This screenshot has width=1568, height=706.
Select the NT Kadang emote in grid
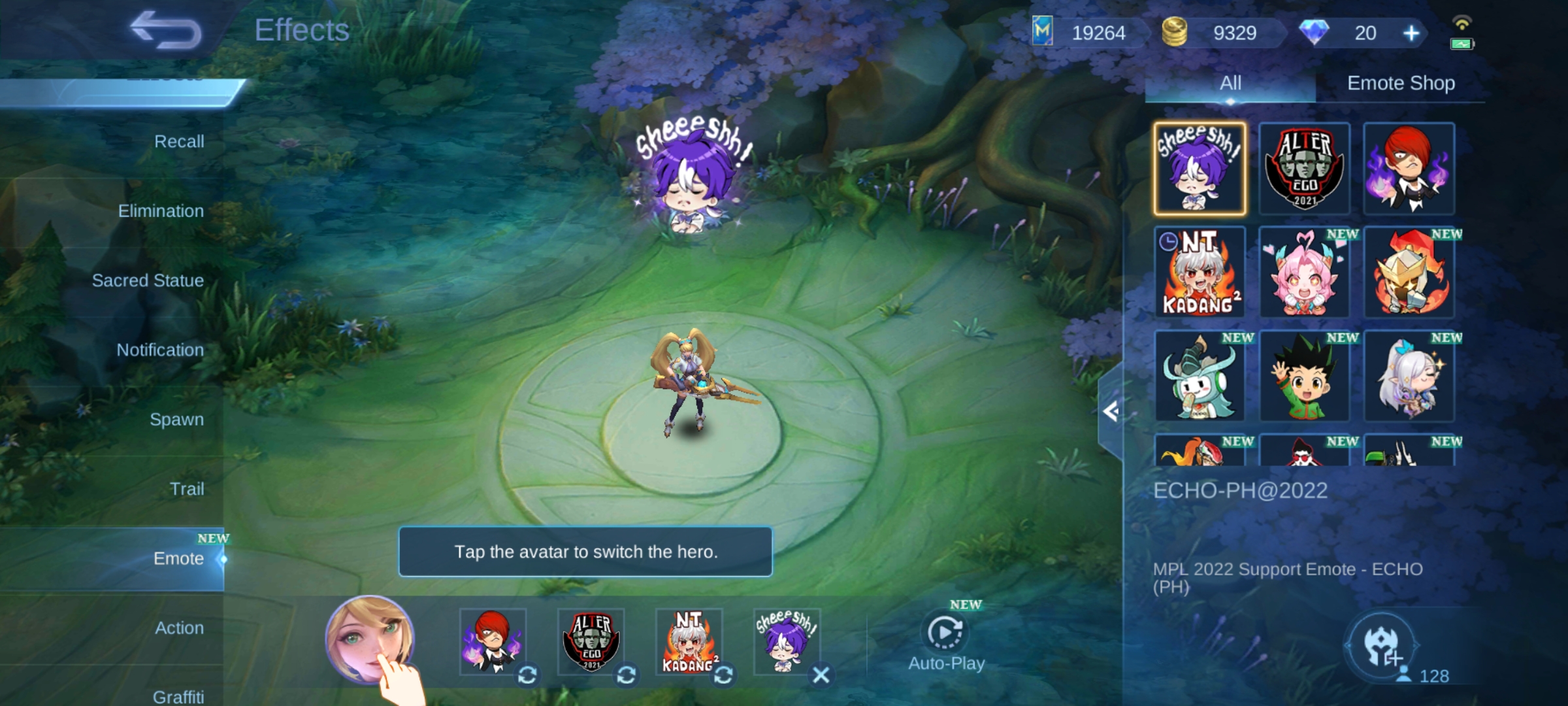click(x=1200, y=272)
